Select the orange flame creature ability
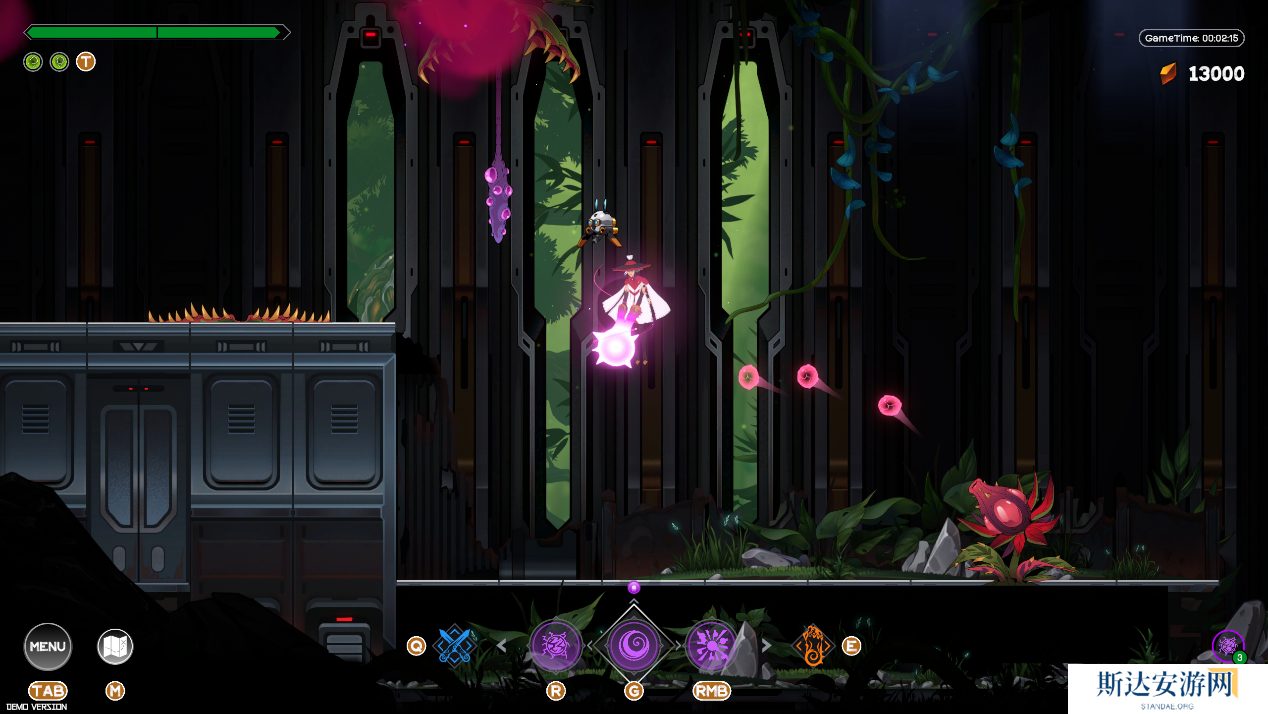This screenshot has width=1268, height=714. point(813,645)
